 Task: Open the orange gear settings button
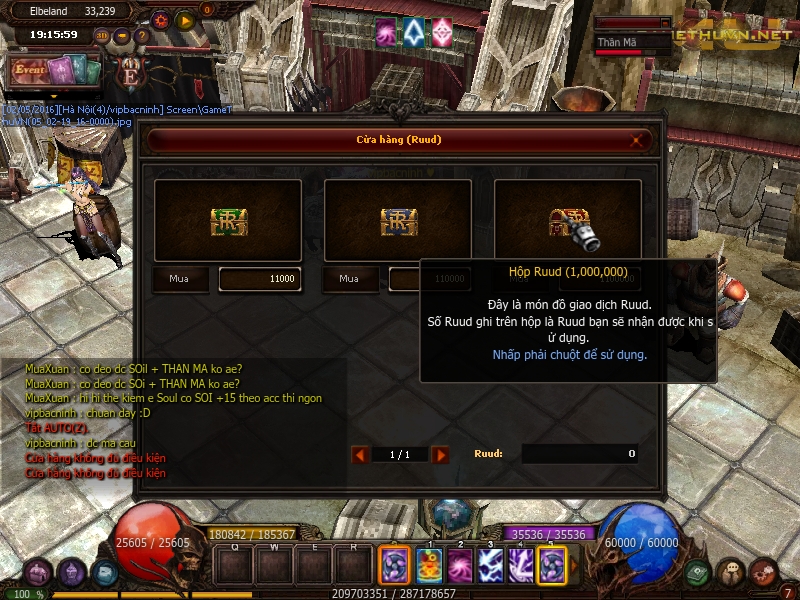pyautogui.click(x=162, y=19)
